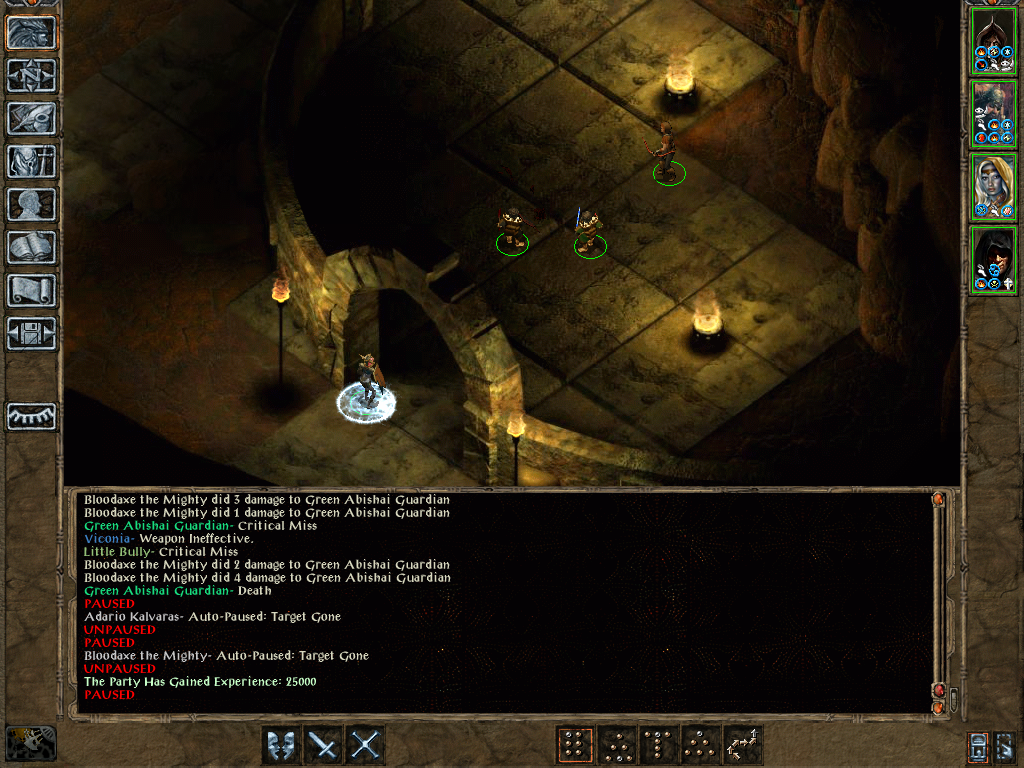
Task: Open the mage spellbook
Action: click(x=31, y=248)
